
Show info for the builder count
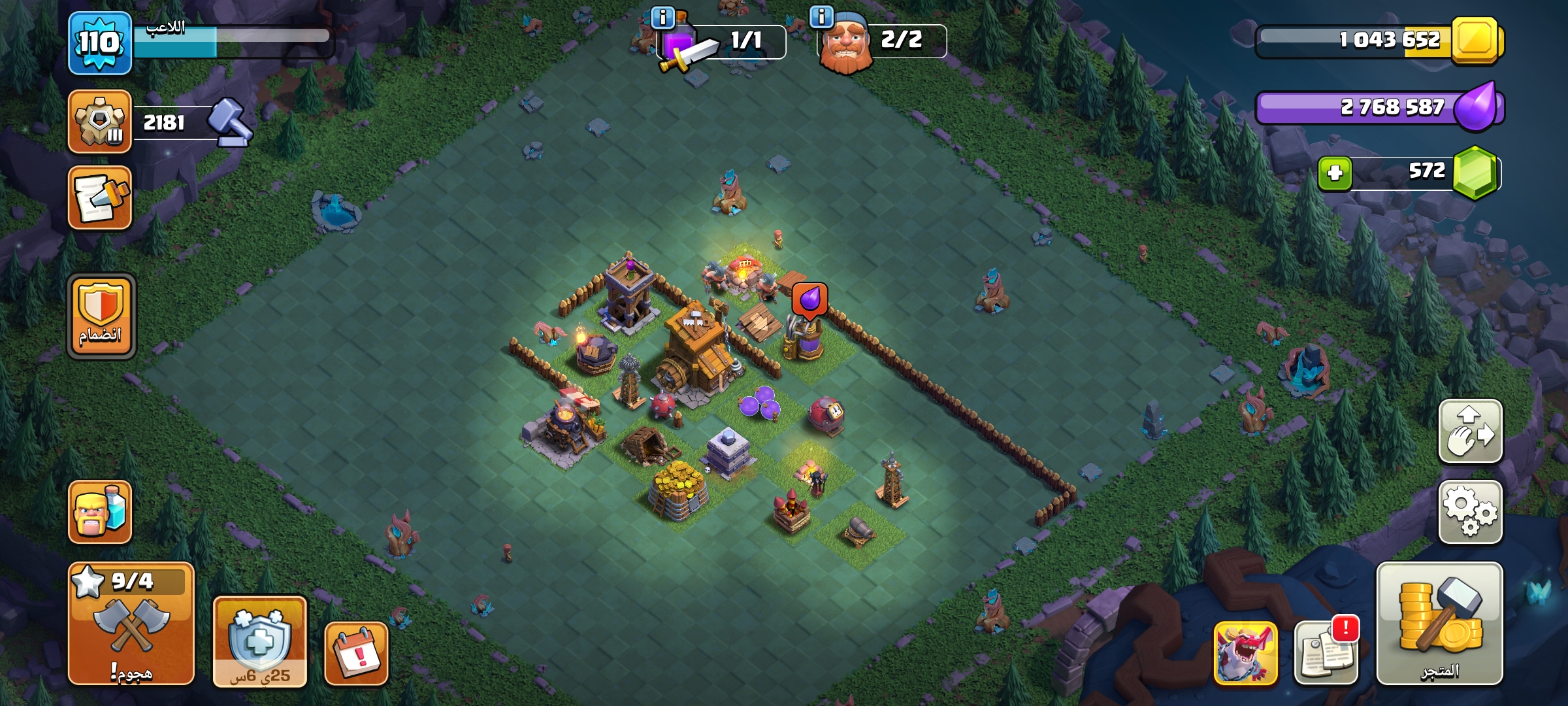pyautogui.click(x=821, y=16)
